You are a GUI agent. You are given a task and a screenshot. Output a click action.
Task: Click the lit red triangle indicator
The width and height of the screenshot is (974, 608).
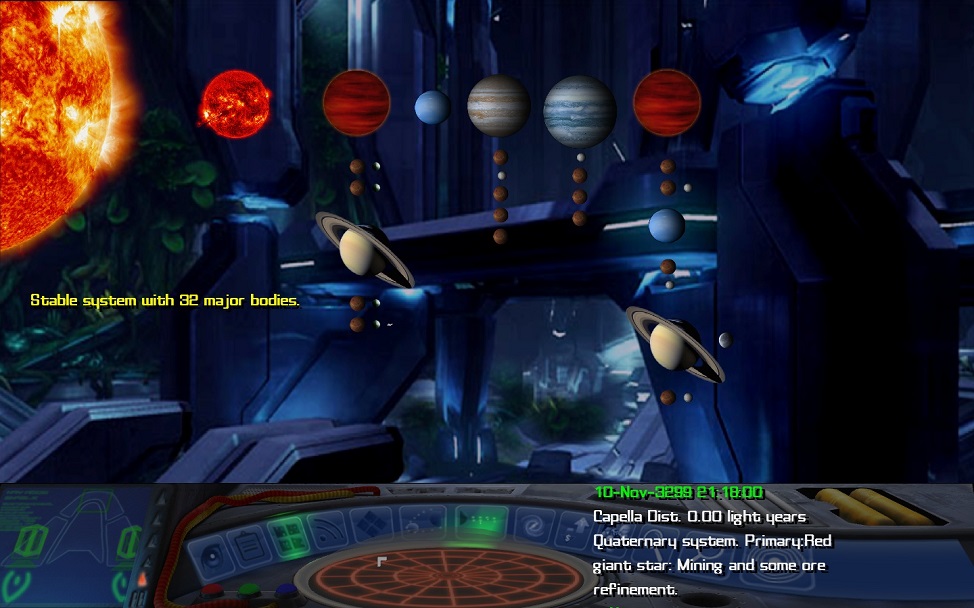coord(142,578)
